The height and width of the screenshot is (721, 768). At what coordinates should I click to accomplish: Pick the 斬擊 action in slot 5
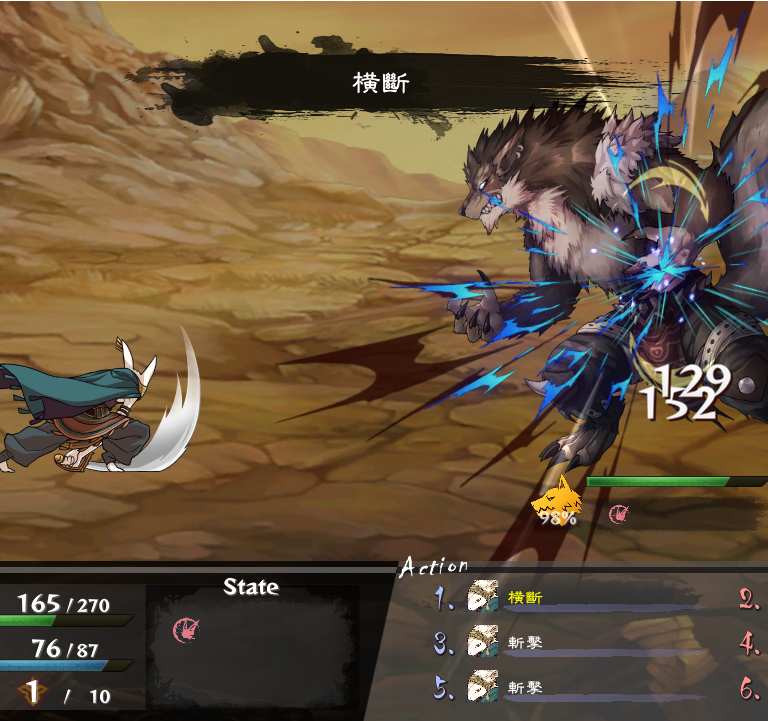pyautogui.click(x=525, y=688)
